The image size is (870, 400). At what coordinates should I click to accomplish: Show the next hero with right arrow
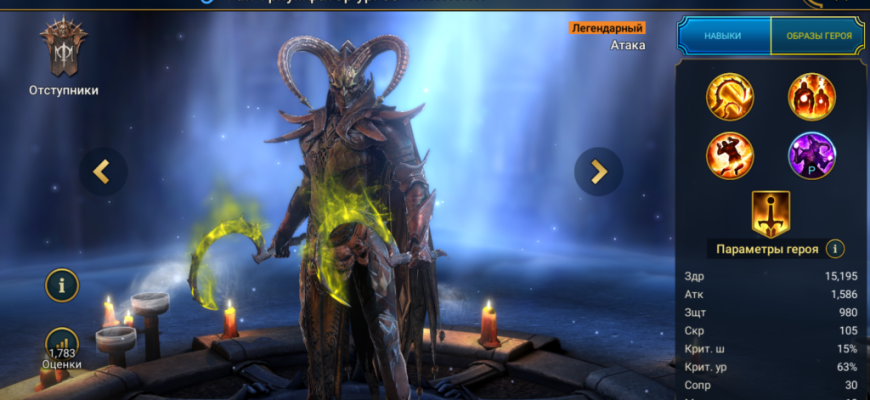[599, 172]
